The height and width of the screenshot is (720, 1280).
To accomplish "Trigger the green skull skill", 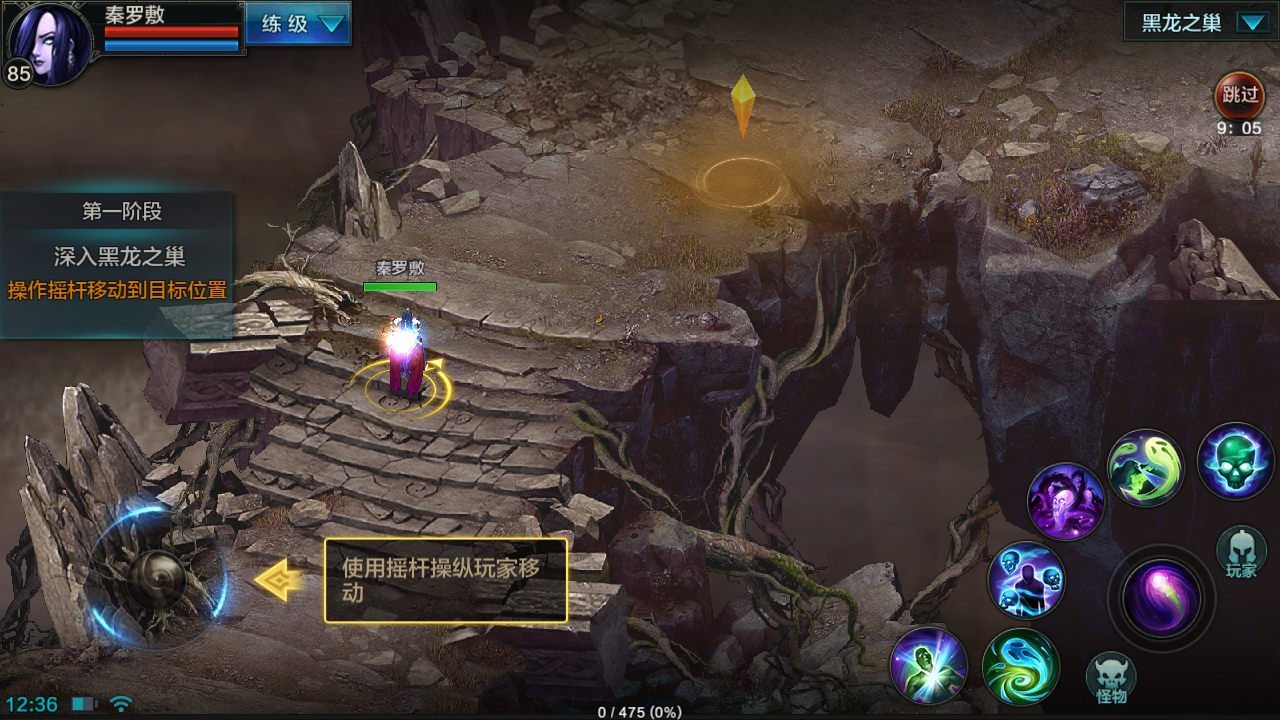I will tap(1236, 461).
